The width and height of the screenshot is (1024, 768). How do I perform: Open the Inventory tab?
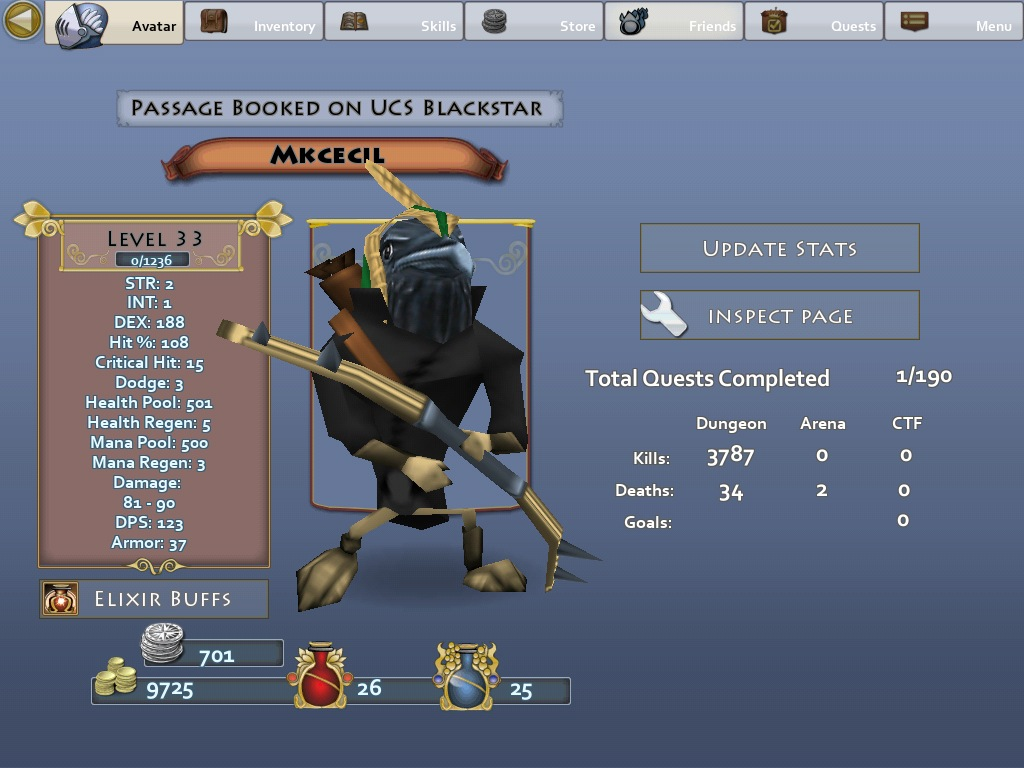(x=254, y=23)
